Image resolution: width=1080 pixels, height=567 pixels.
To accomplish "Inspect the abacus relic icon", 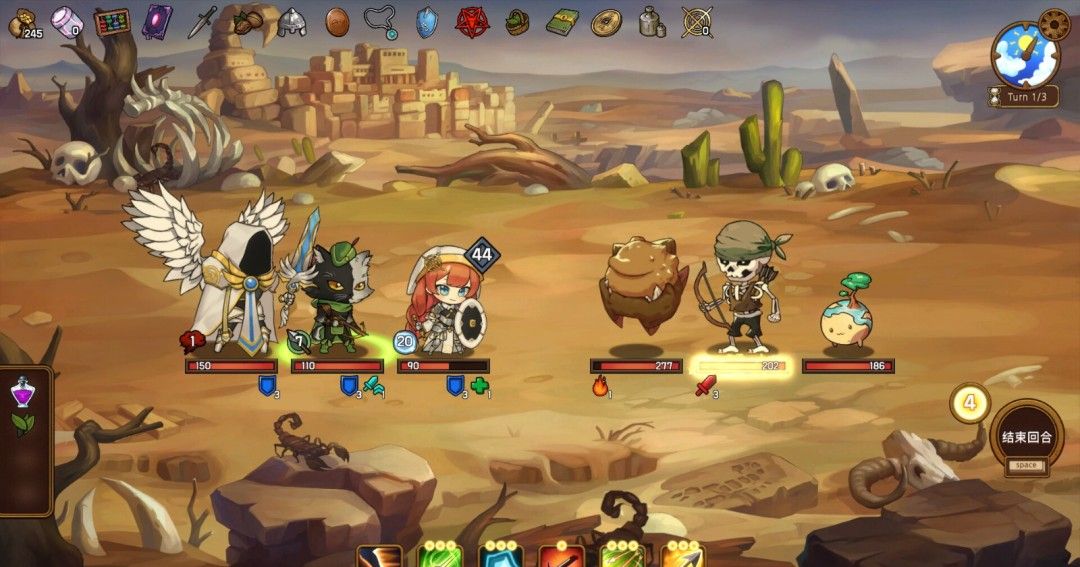I will [x=112, y=22].
